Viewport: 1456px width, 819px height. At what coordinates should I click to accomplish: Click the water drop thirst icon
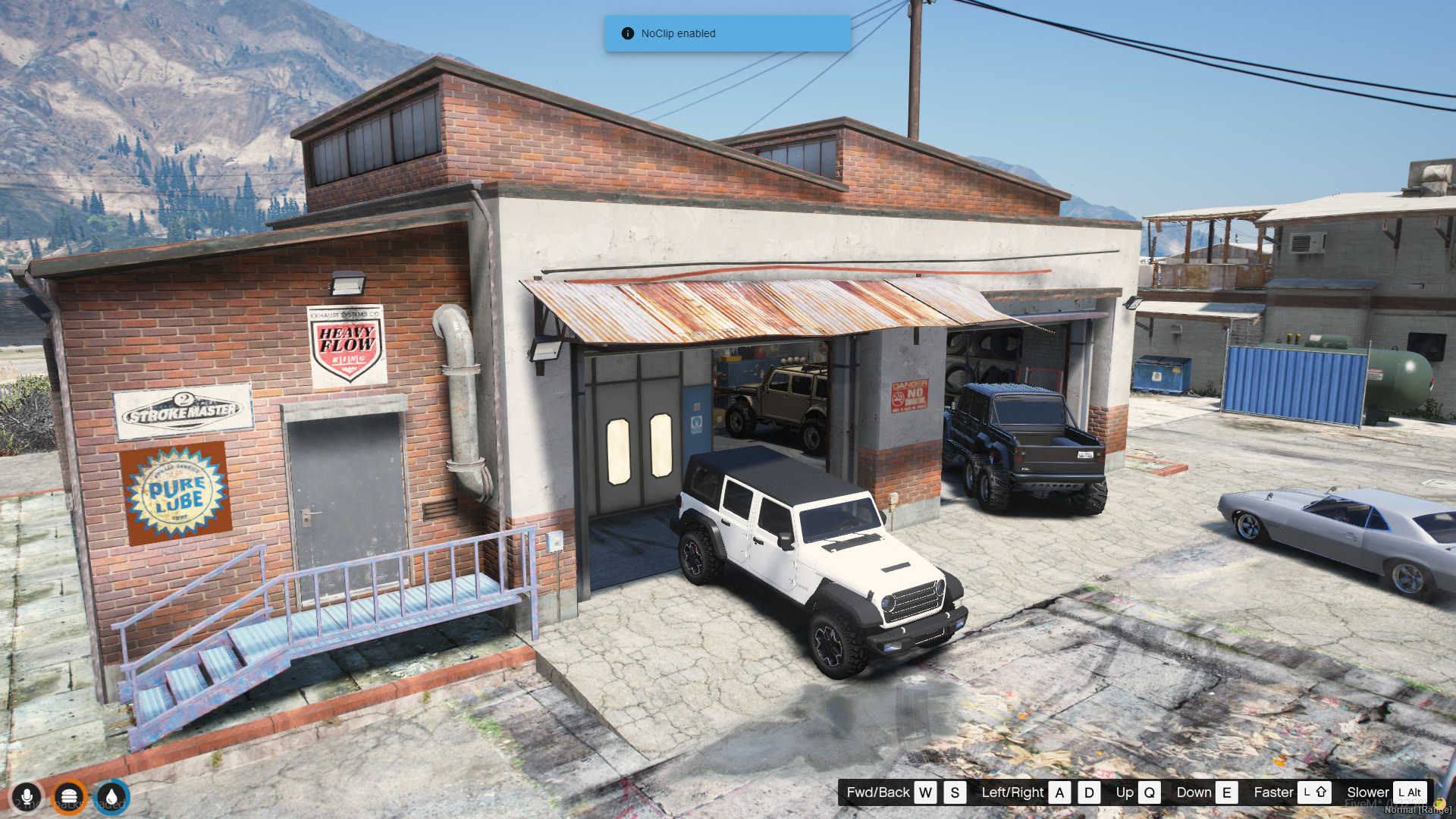112,797
